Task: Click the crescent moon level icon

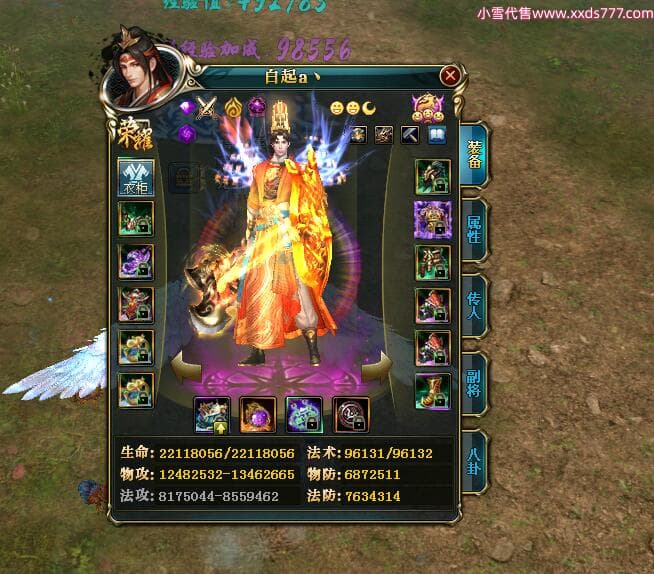Action: click(369, 107)
